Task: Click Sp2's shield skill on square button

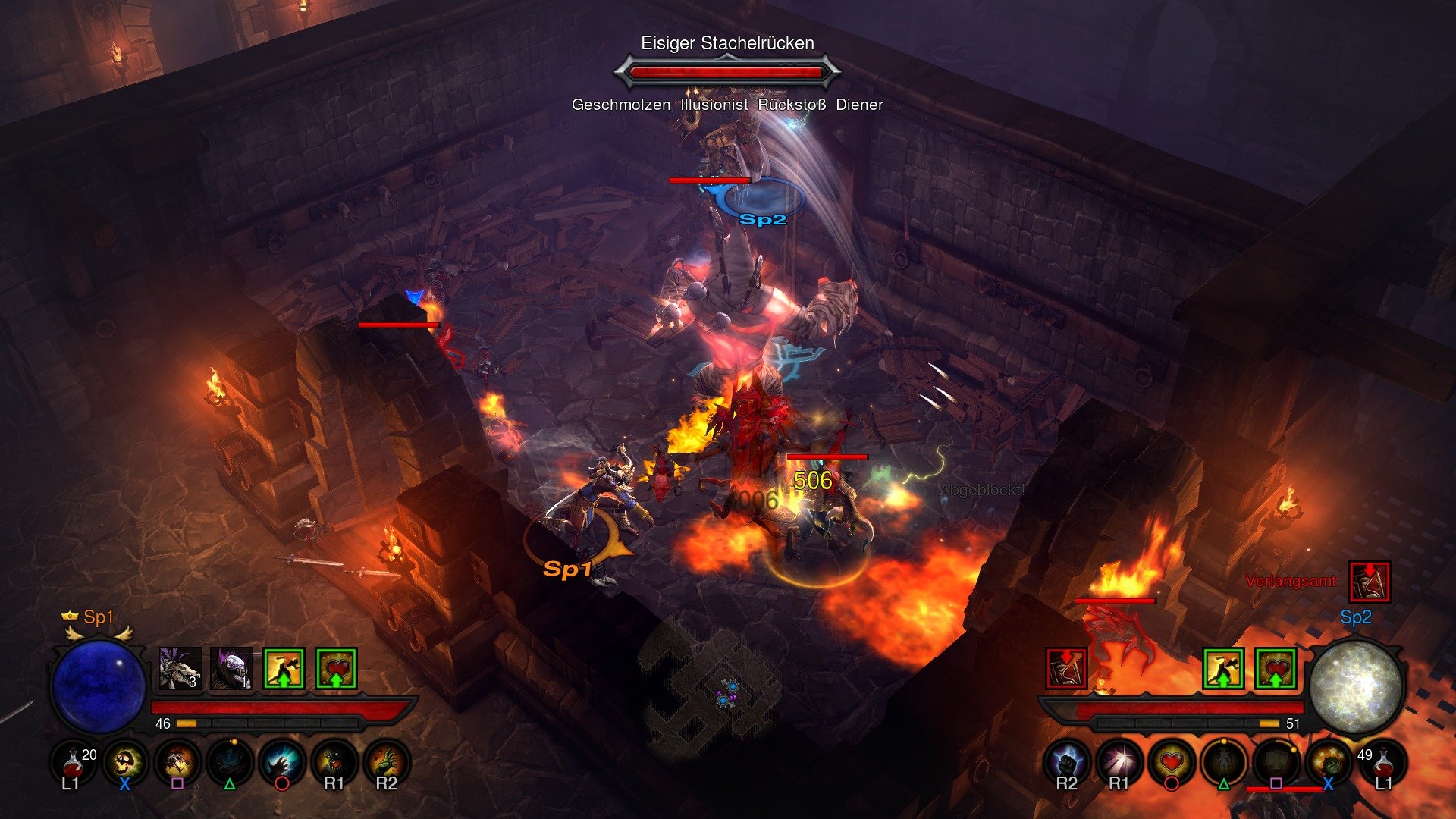Action: (1277, 761)
